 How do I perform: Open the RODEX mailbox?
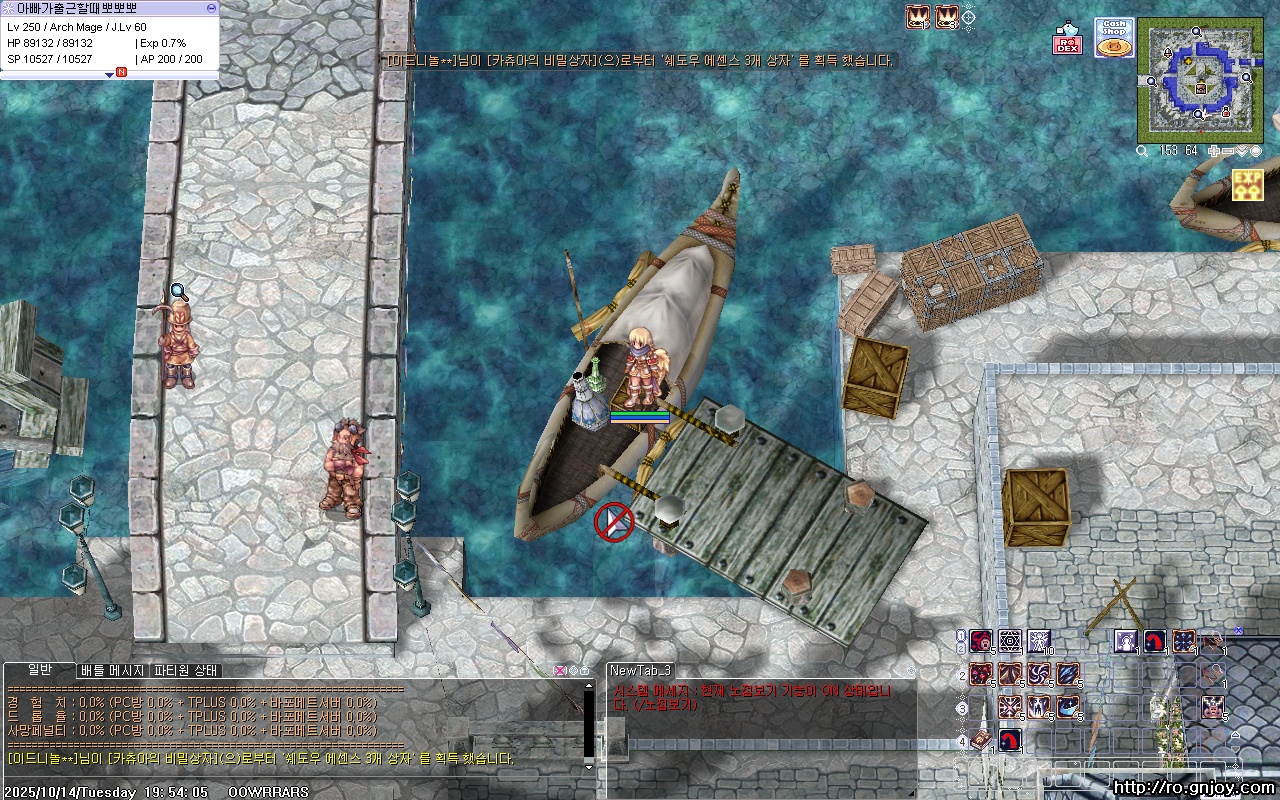pos(1068,40)
